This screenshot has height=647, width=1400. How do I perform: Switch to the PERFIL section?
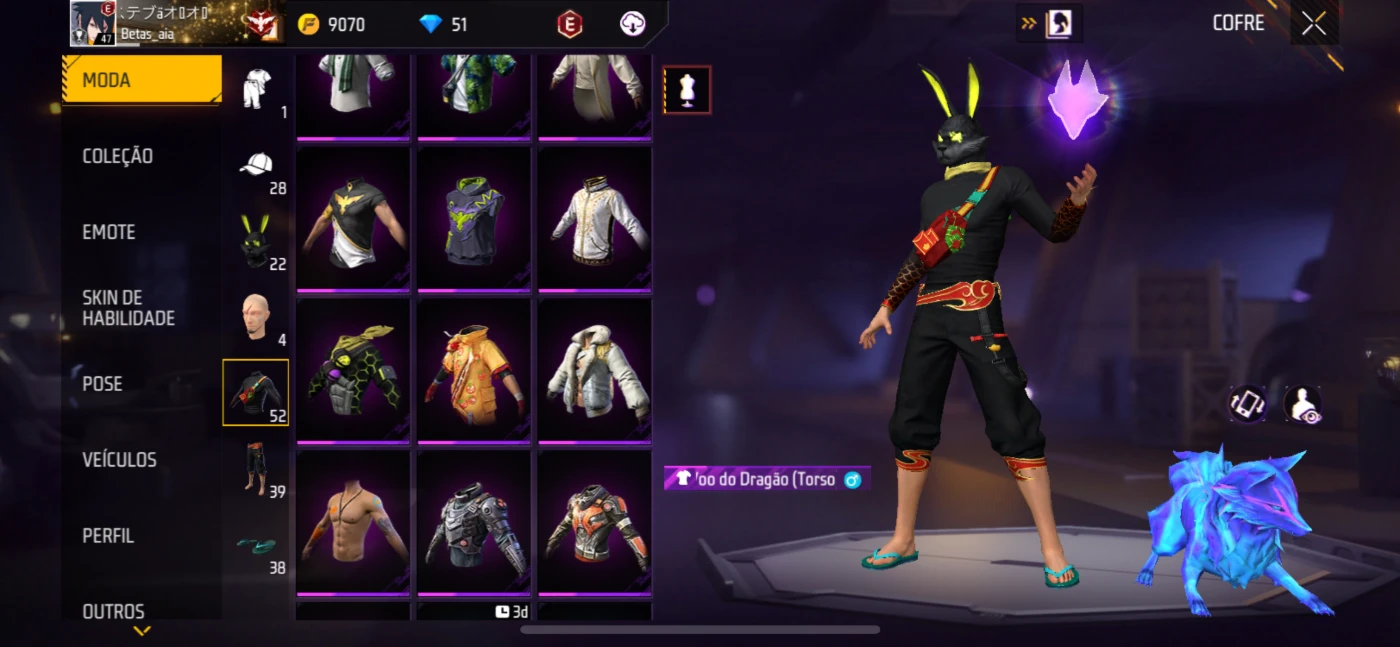click(x=108, y=536)
